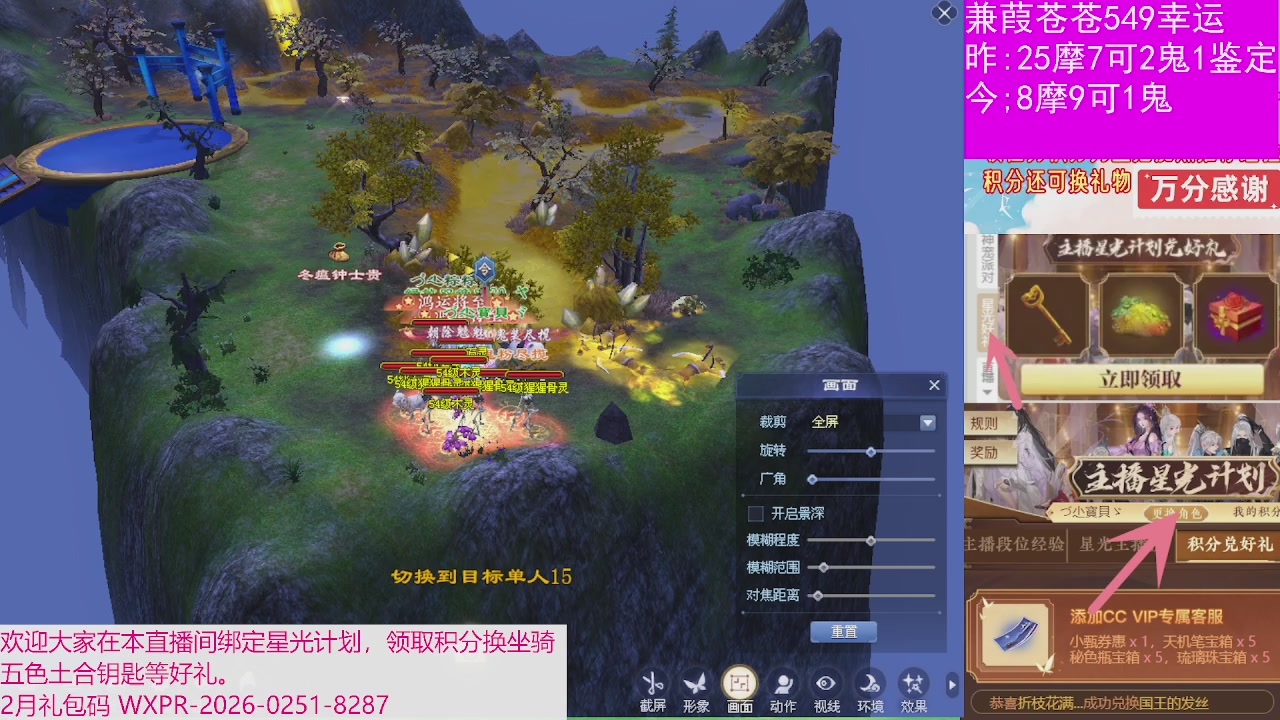The width and height of the screenshot is (1280, 720).
Task: Enable the 开启景深 depth of field checkbox
Action: (x=755, y=513)
